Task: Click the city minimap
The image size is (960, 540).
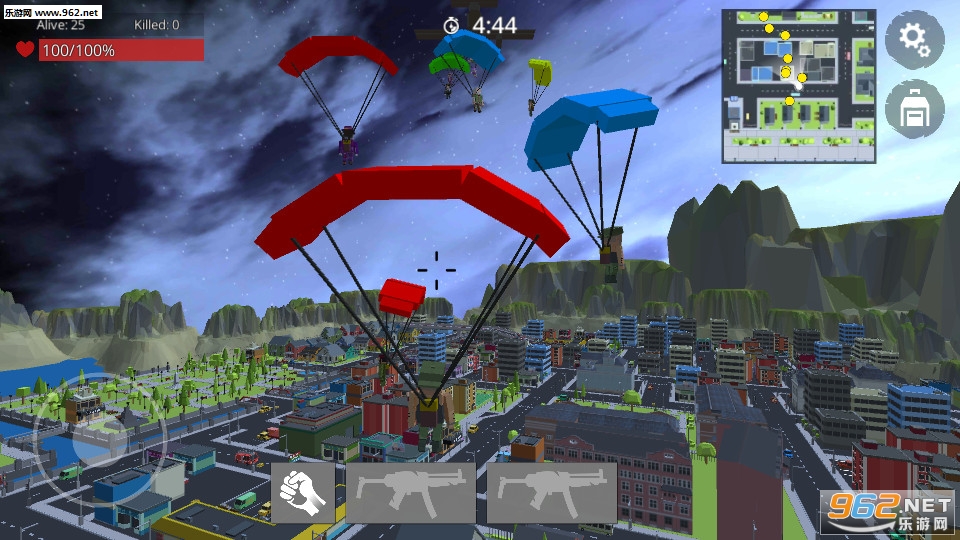Action: [x=798, y=86]
